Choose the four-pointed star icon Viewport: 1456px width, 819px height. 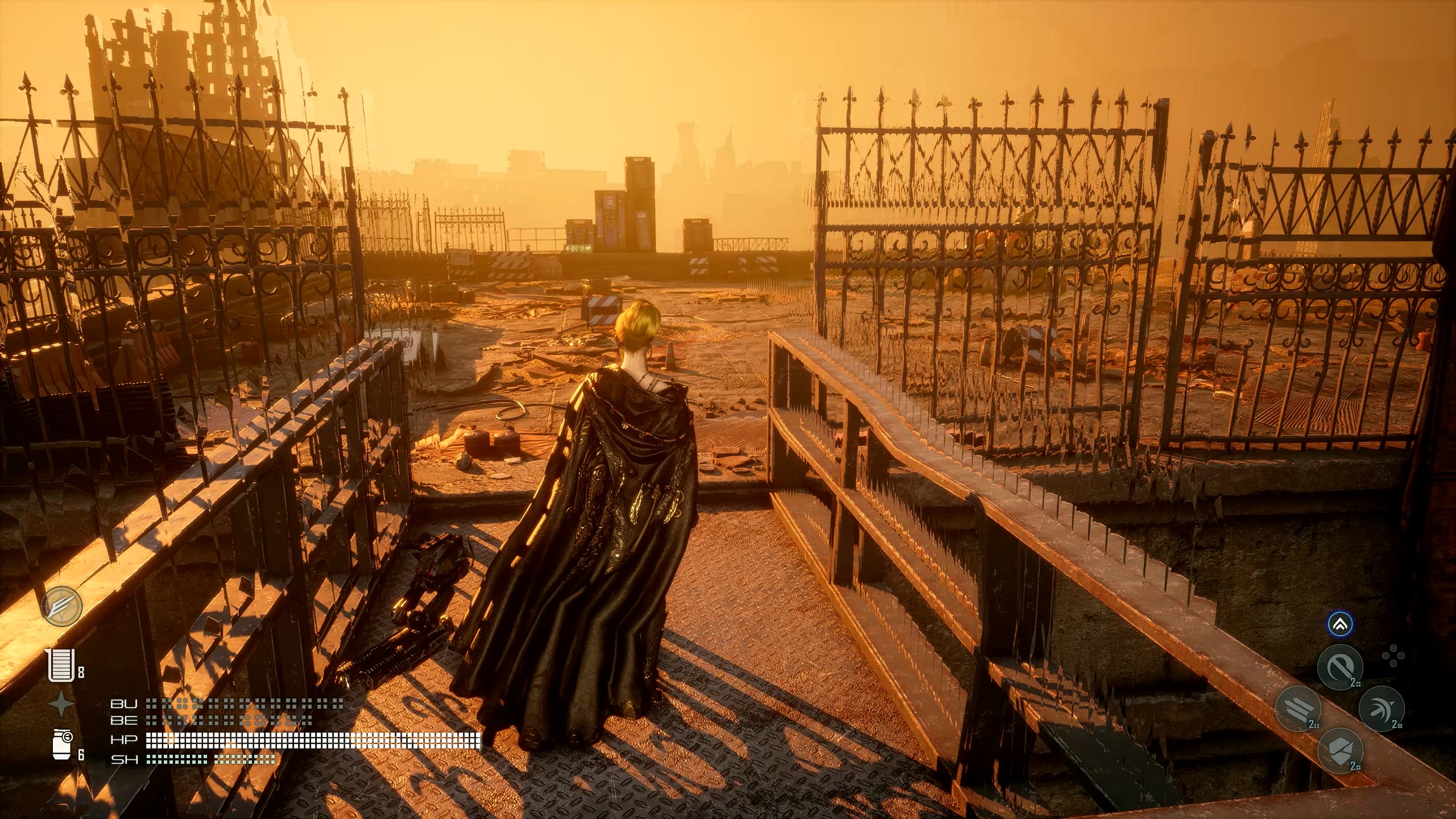[61, 705]
